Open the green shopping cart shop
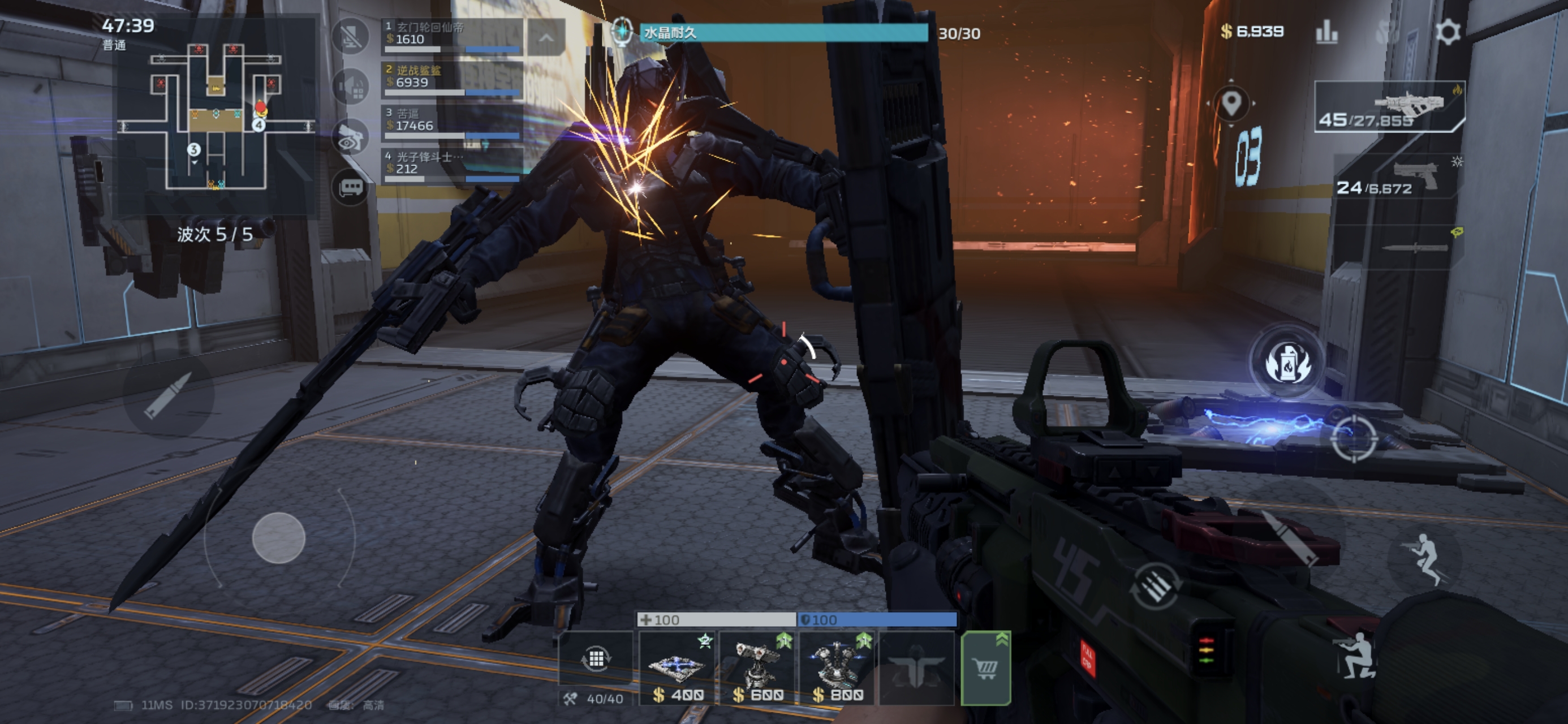The image size is (1568, 724). [x=985, y=668]
